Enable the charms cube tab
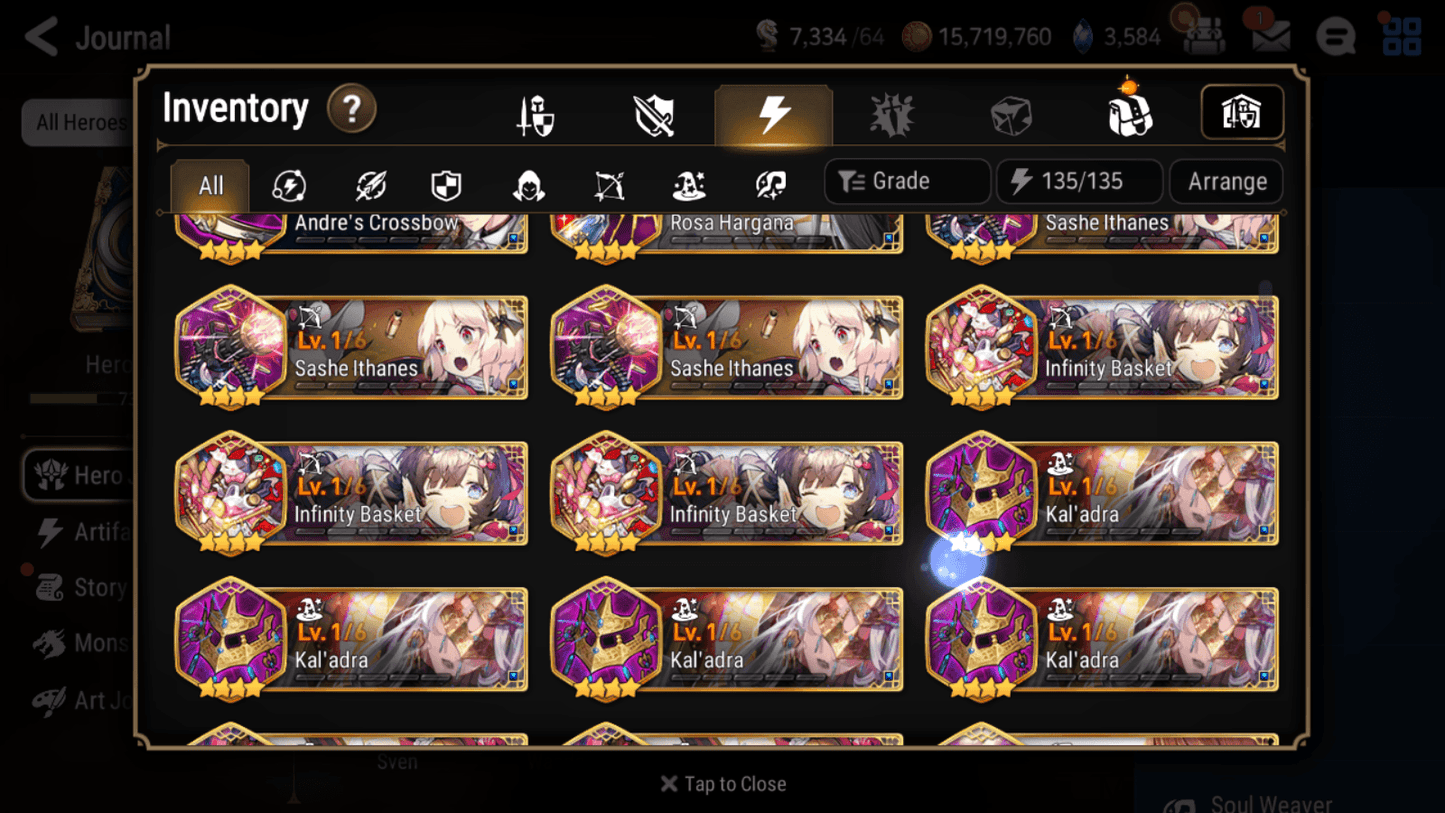This screenshot has width=1445, height=813. (x=1010, y=113)
